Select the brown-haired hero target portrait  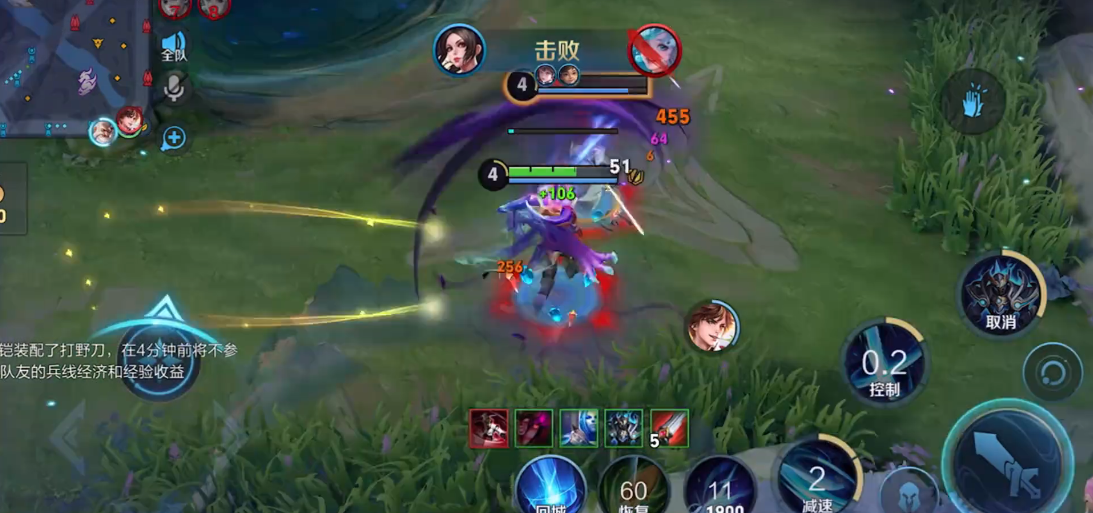pos(712,327)
